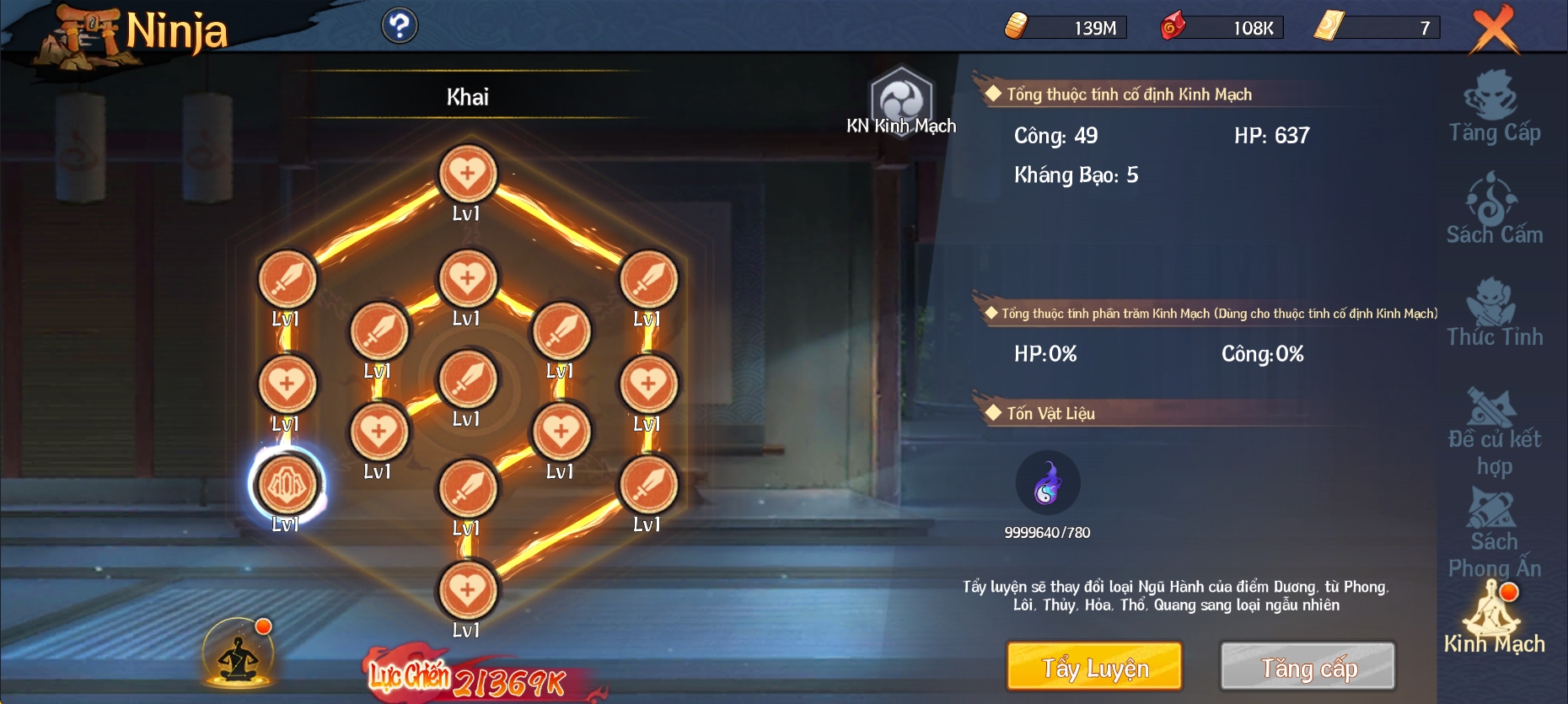Click the meditating figure icon

[239, 654]
